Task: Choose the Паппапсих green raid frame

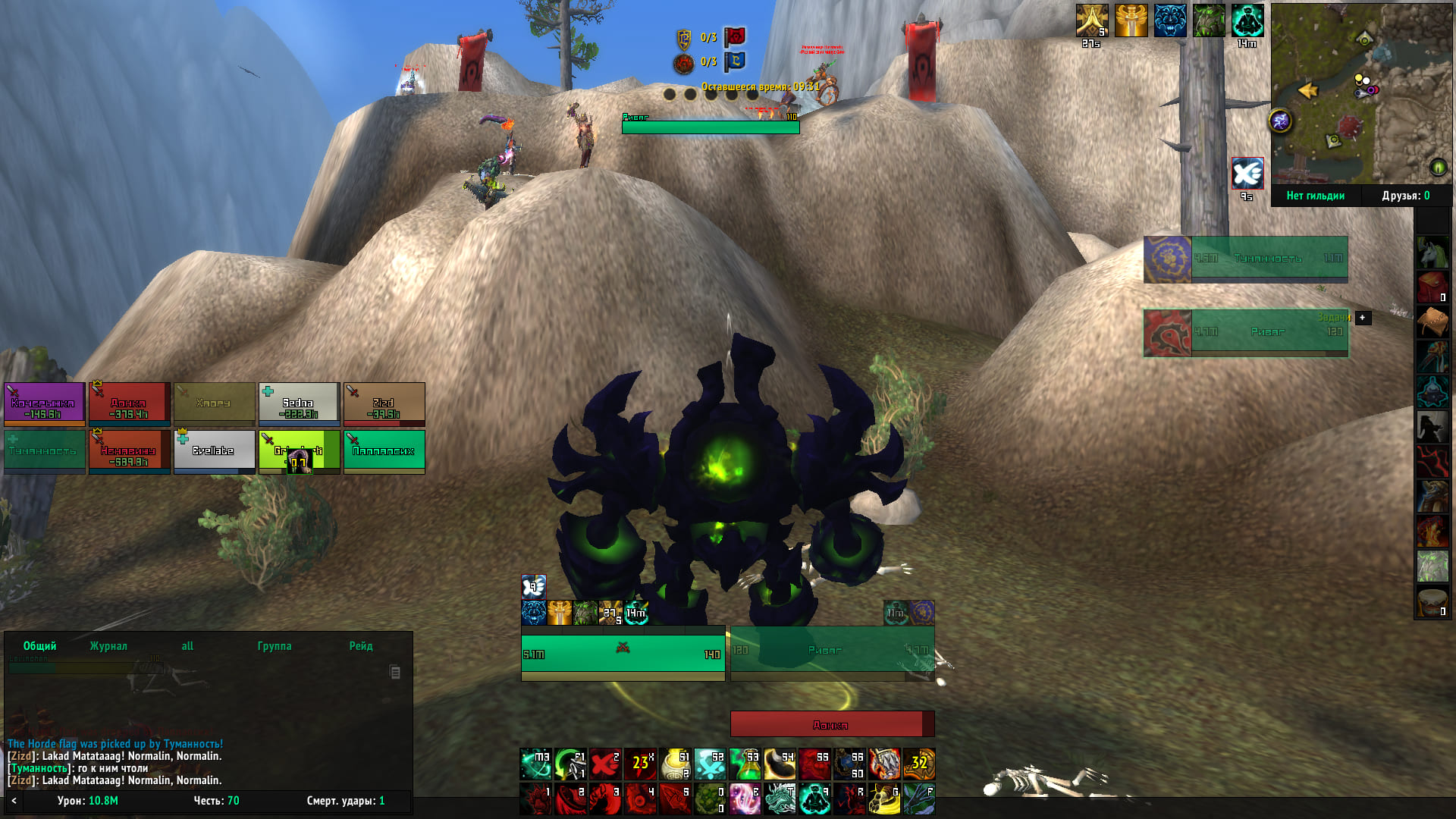Action: (384, 451)
